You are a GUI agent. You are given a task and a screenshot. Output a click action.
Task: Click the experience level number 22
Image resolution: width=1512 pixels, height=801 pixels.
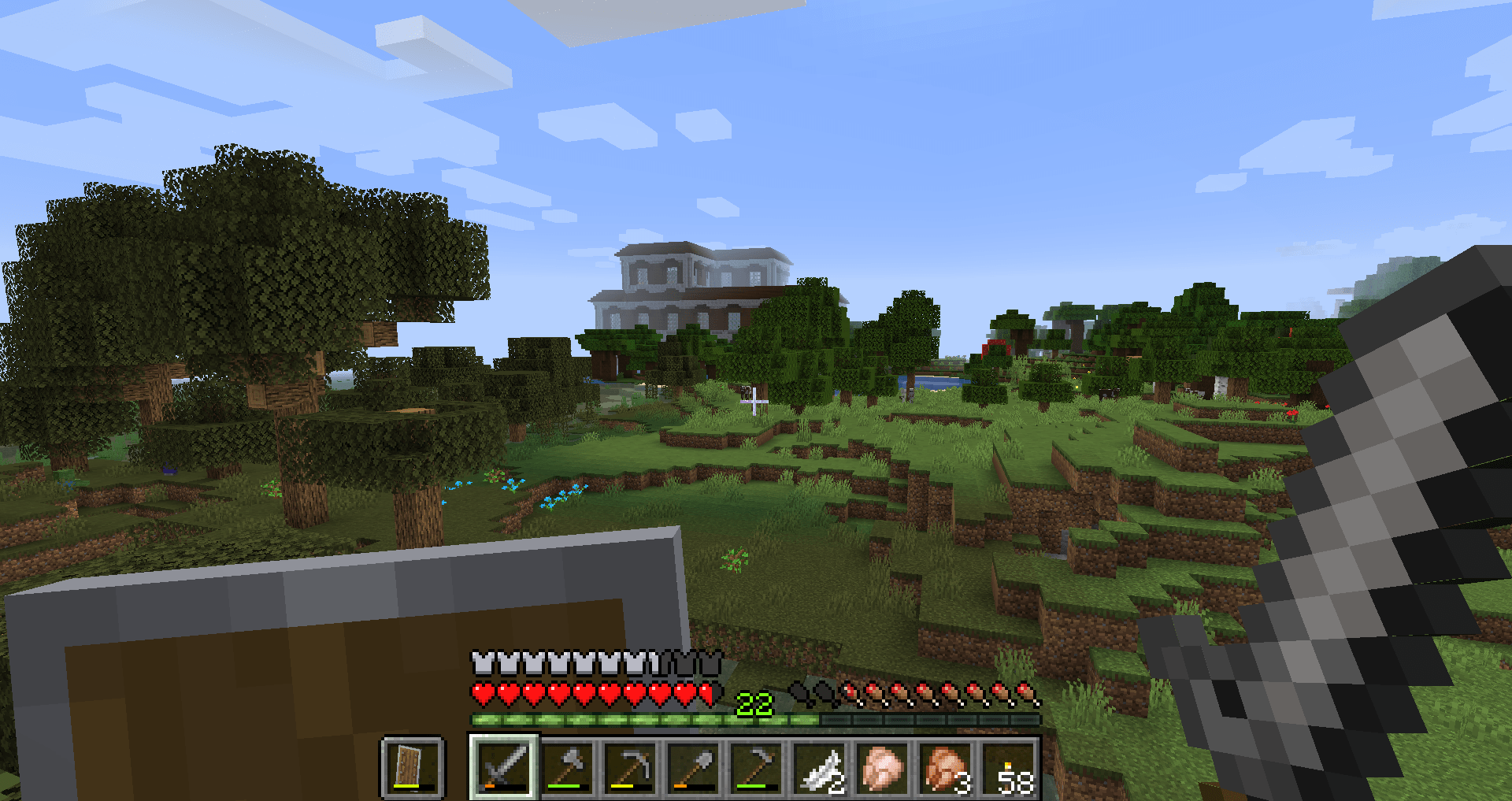(754, 701)
